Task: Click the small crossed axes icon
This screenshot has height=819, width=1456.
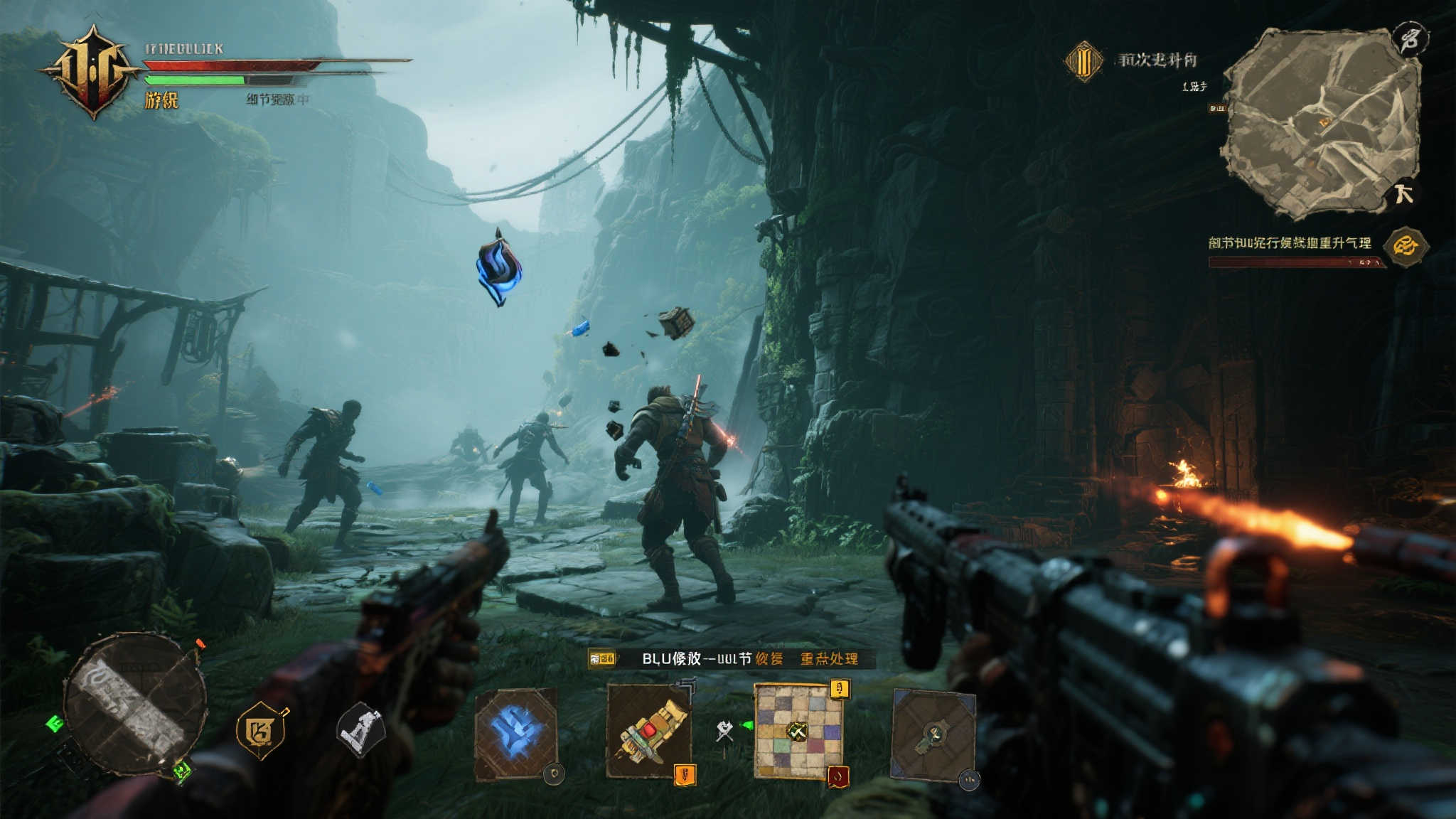Action: click(724, 731)
